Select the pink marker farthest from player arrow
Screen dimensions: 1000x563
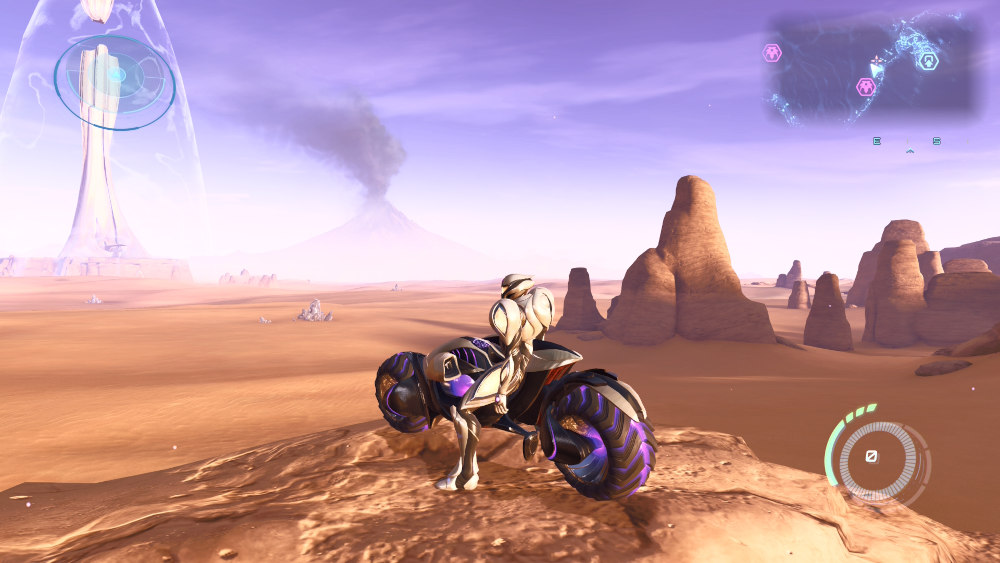[772, 53]
